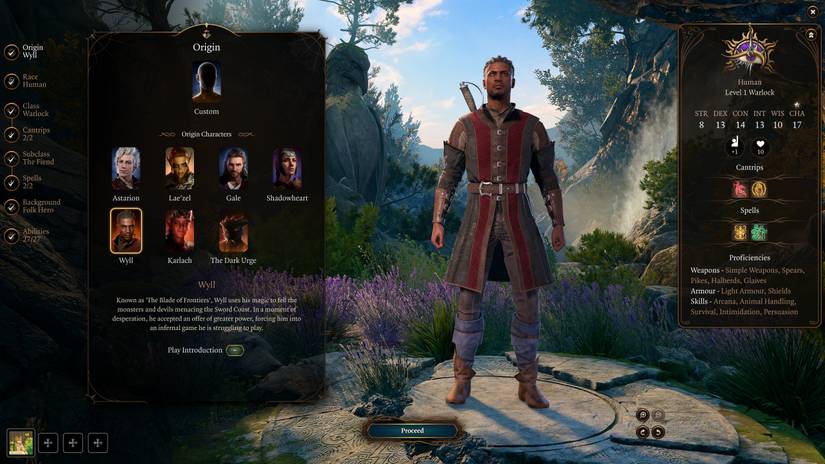Image resolution: width=825 pixels, height=464 pixels.
Task: Click the Proceed button
Action: 412,431
